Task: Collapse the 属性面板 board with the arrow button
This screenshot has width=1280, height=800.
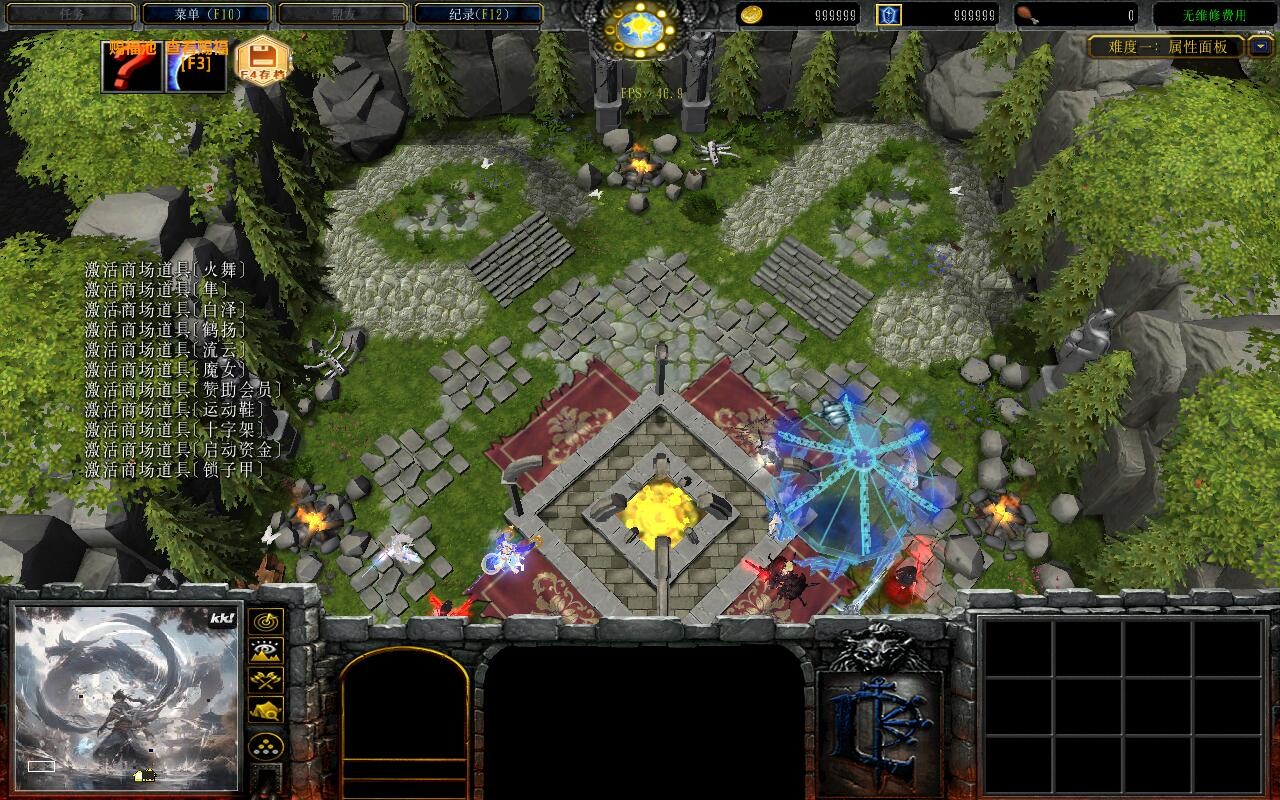Action: point(1261,46)
